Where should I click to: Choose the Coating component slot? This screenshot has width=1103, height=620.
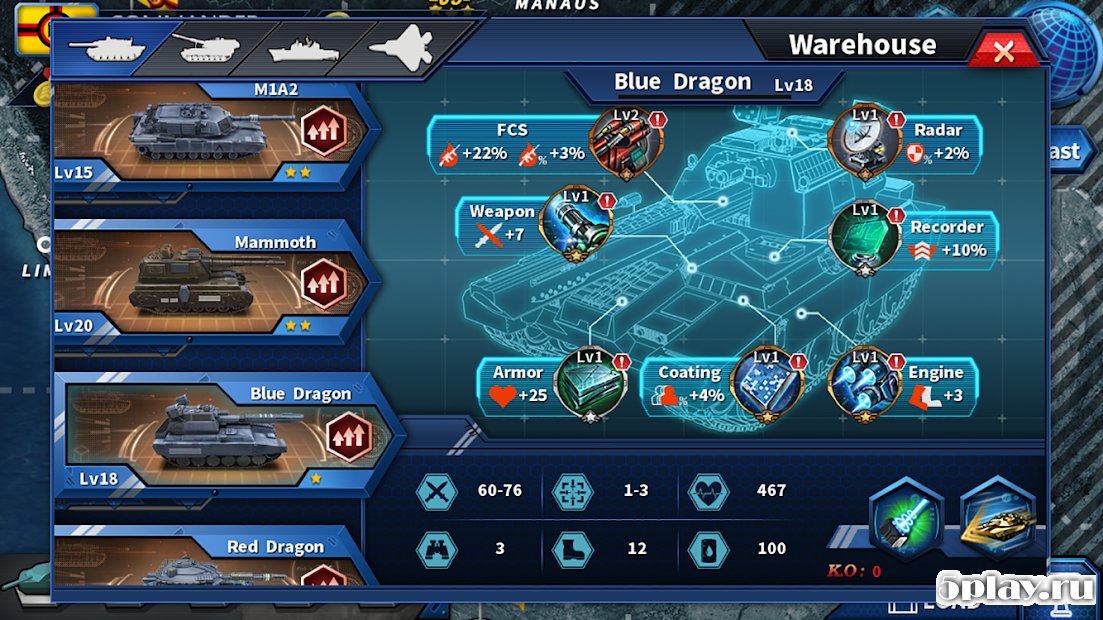[766, 384]
